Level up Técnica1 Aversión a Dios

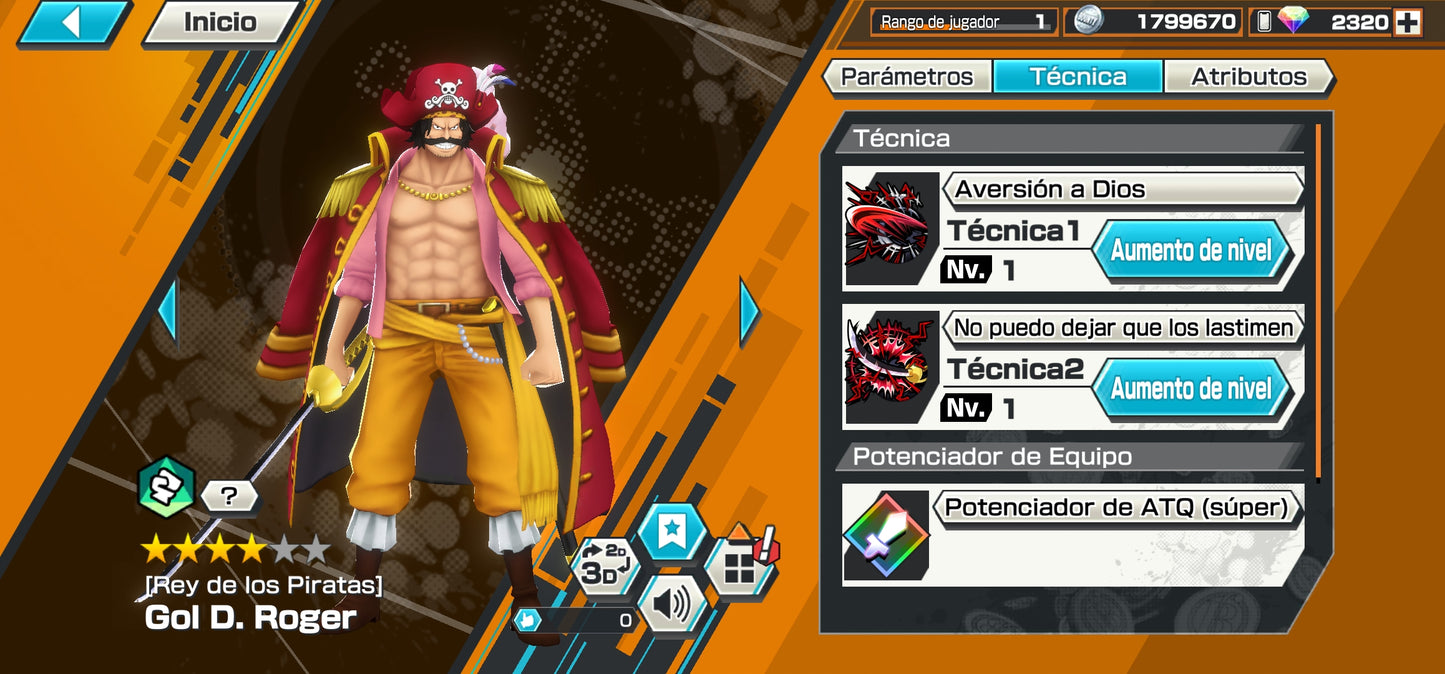(x=1190, y=249)
